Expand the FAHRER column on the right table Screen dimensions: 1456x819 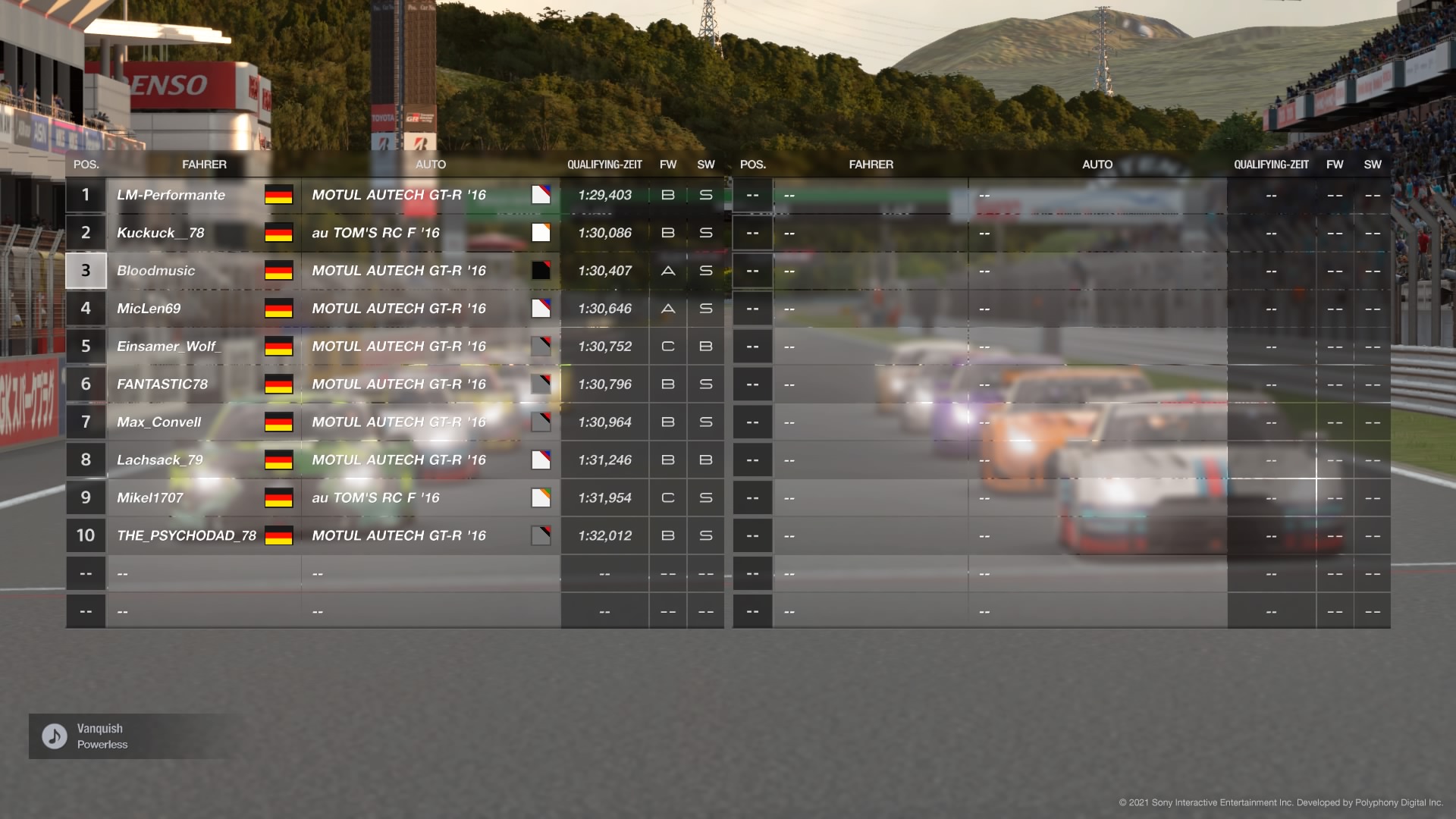click(871, 165)
